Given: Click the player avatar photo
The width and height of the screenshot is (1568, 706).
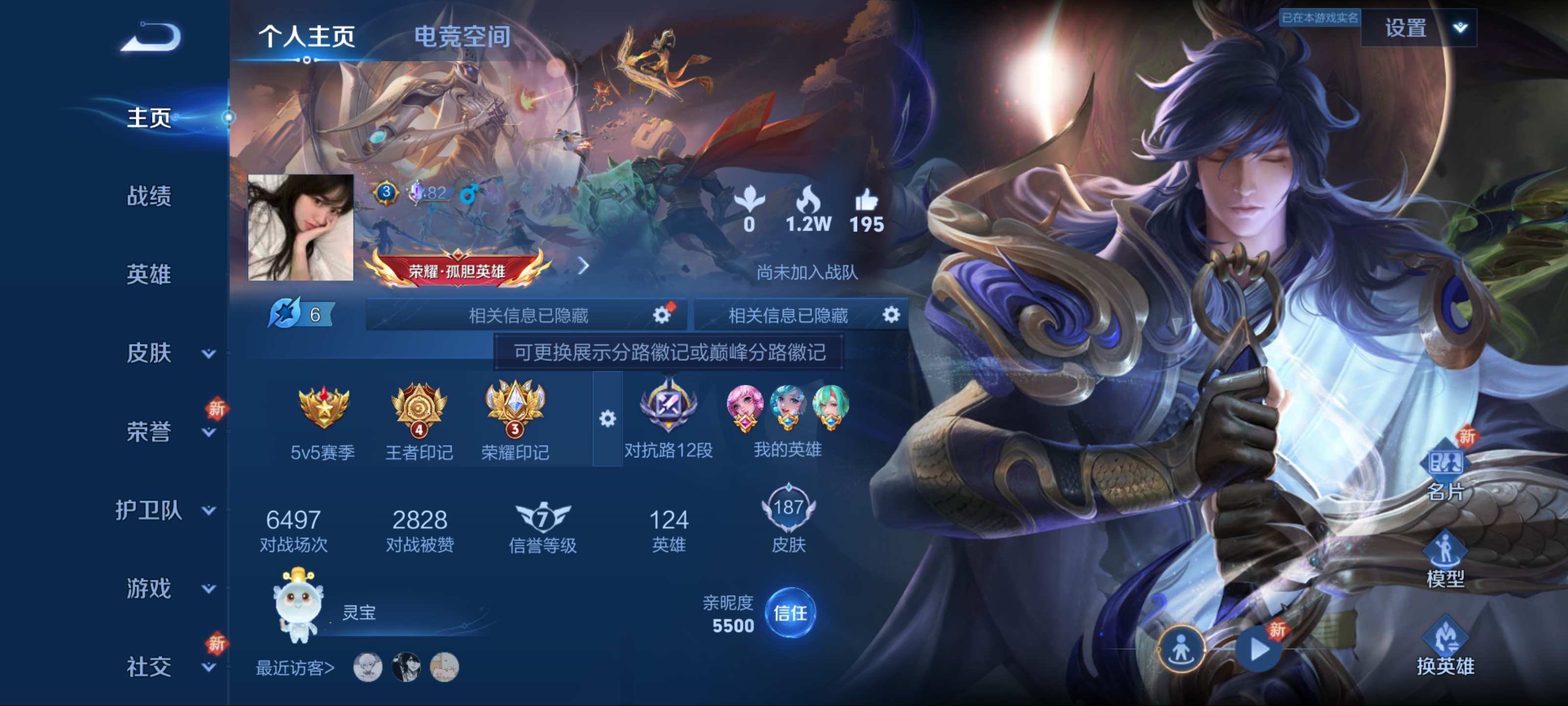Looking at the screenshot, I should coord(301,227).
